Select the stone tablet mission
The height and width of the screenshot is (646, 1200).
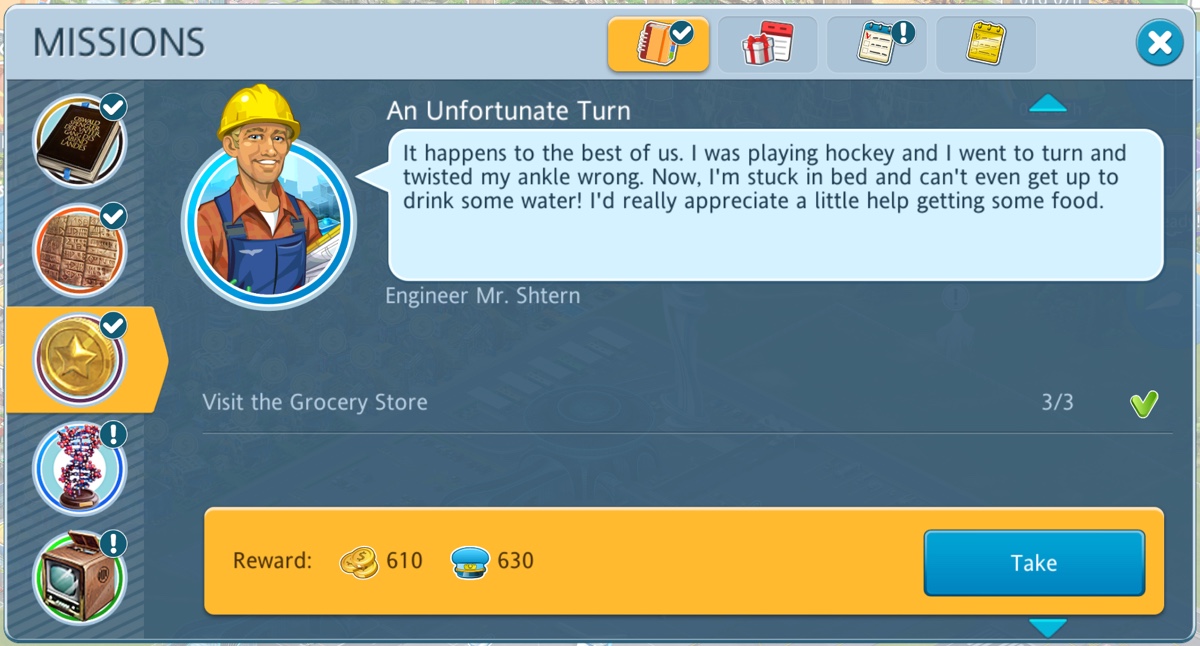click(x=79, y=250)
